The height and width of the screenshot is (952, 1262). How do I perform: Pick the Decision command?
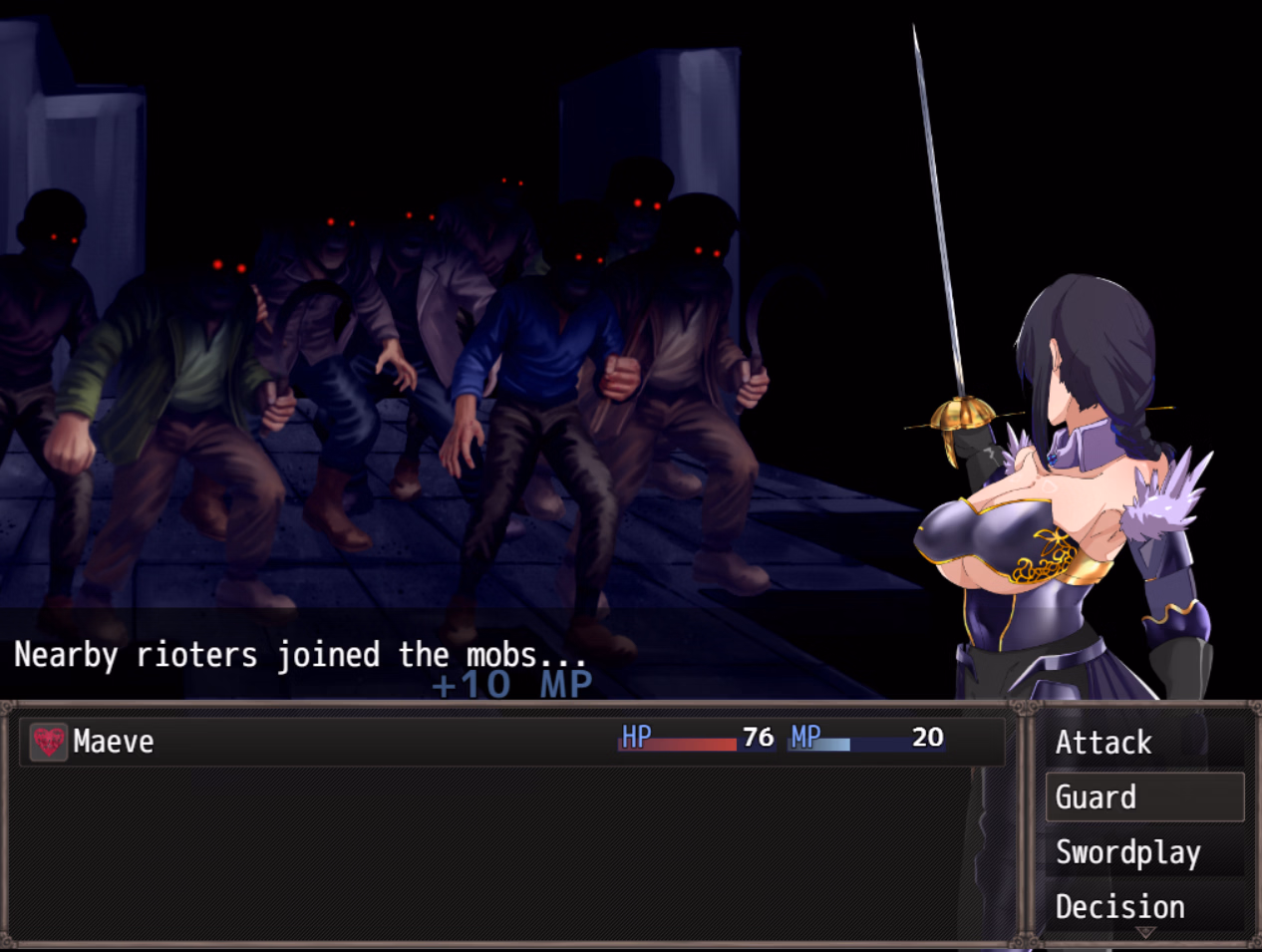[x=1119, y=907]
